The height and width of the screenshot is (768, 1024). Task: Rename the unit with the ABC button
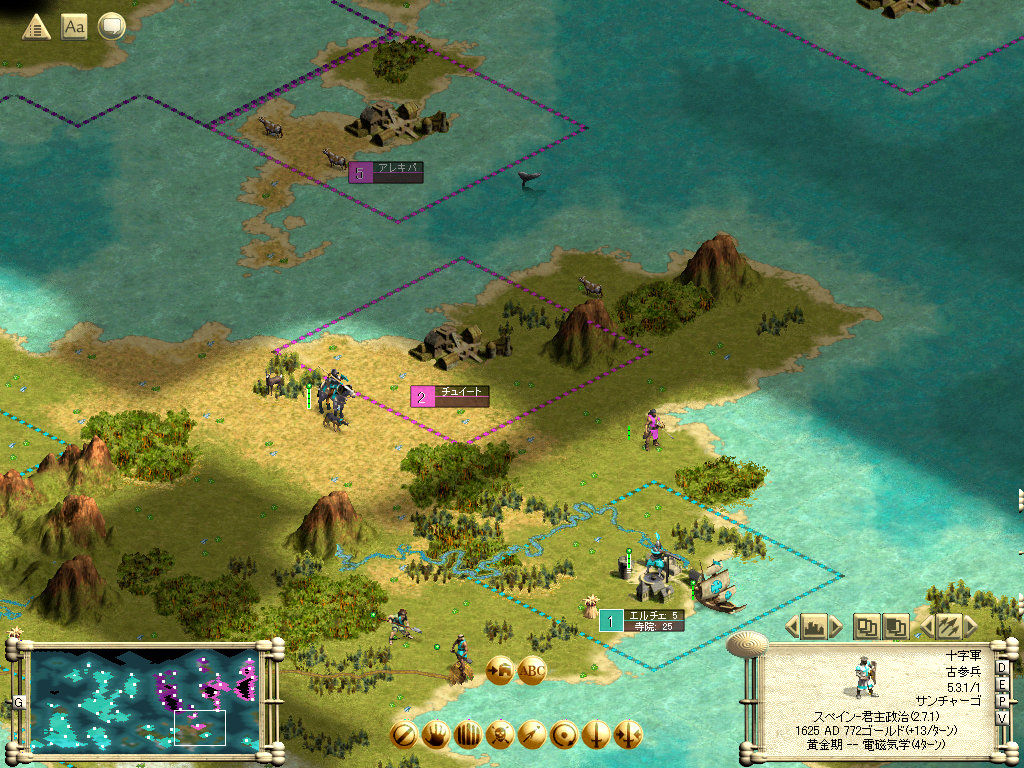coord(532,671)
